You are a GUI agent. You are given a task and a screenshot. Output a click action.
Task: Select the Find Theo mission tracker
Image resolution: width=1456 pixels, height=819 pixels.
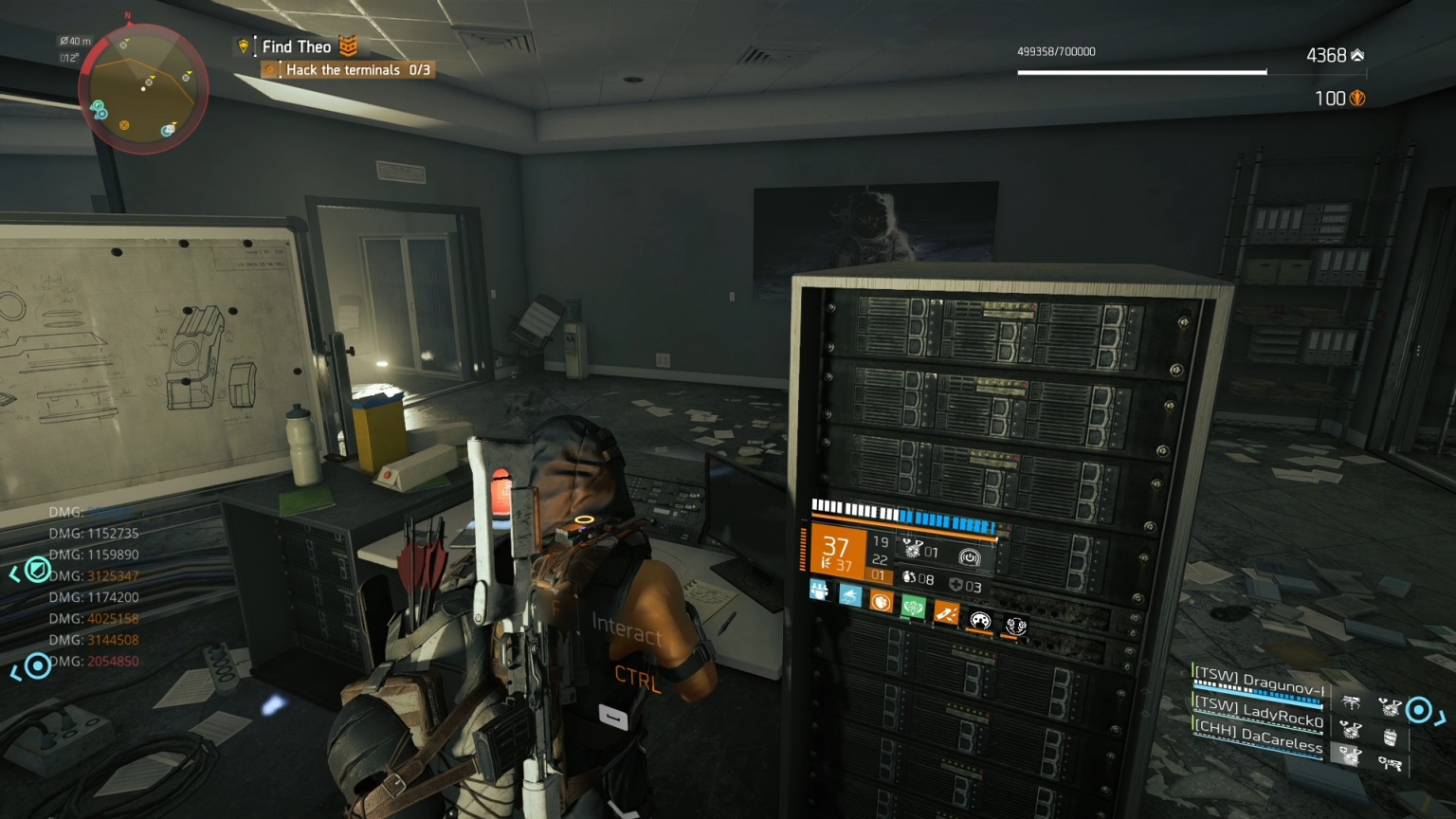coord(297,46)
